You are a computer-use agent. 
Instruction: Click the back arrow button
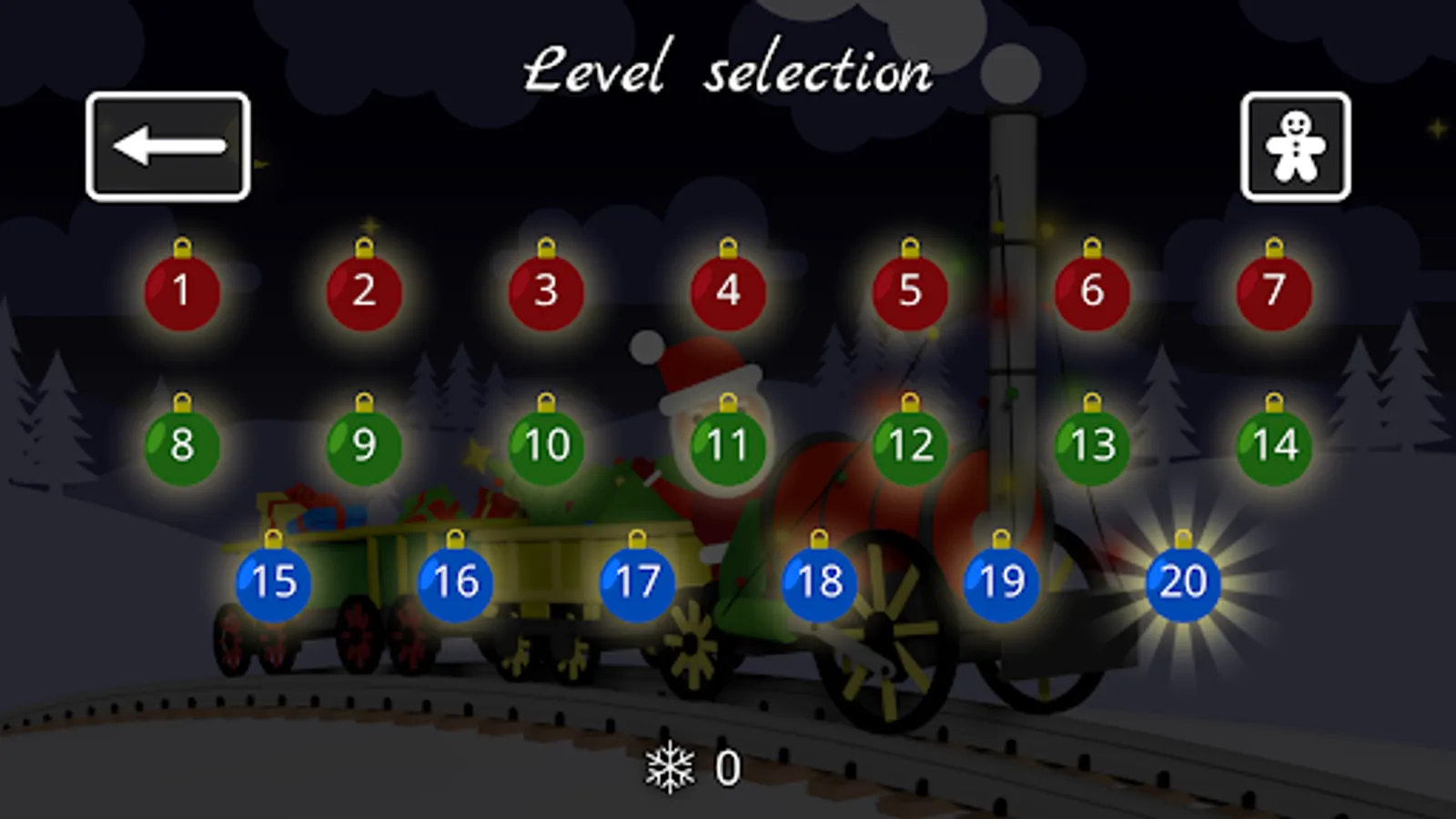[168, 146]
